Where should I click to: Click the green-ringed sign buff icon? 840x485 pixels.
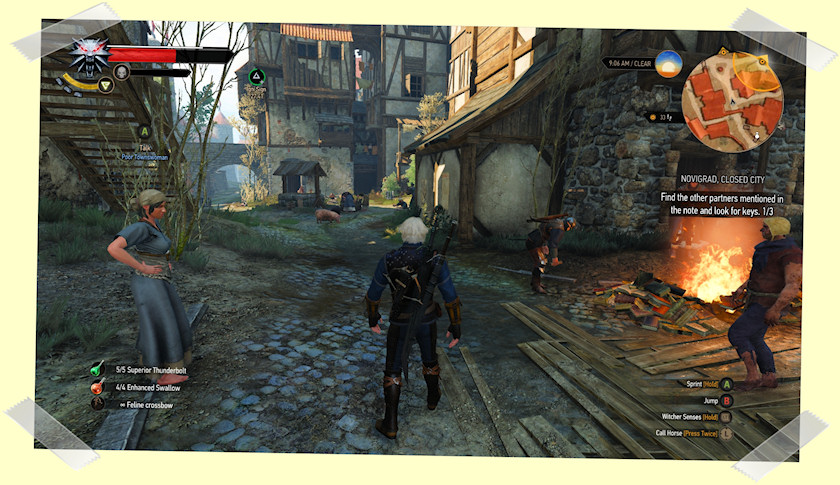(256, 75)
